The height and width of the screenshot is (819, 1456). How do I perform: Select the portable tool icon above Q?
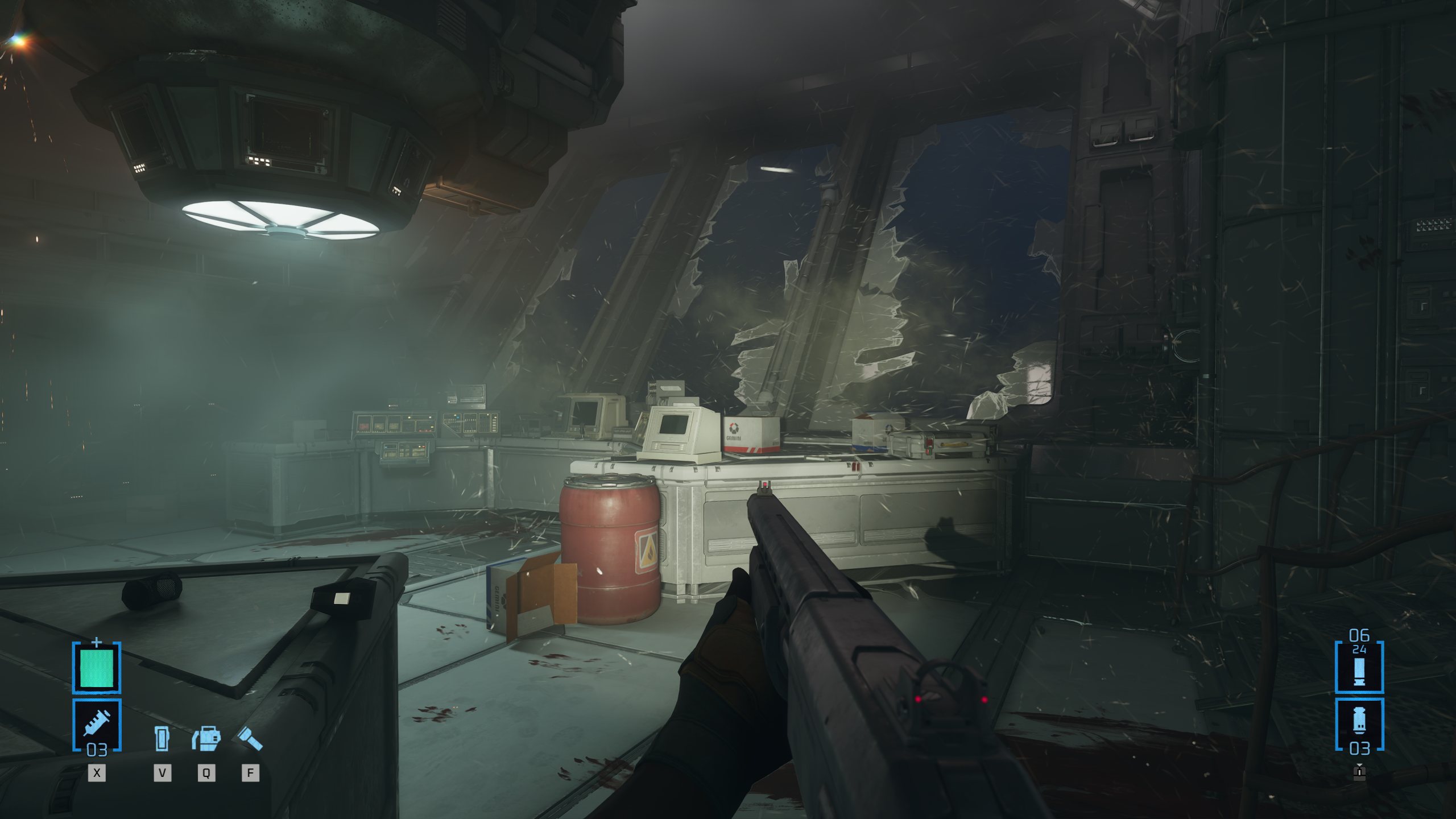[206, 738]
